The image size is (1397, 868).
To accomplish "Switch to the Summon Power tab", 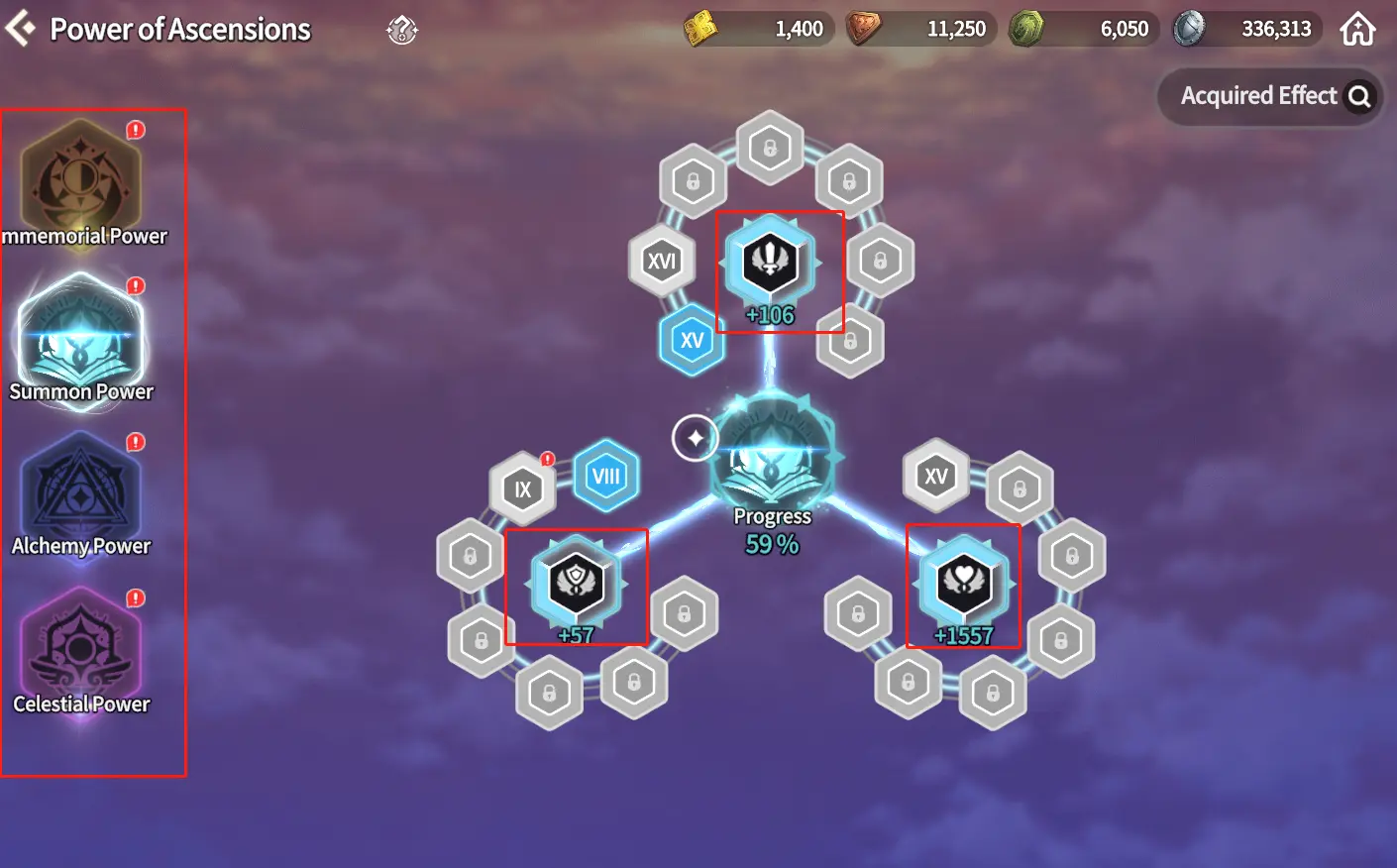I will coord(81,337).
